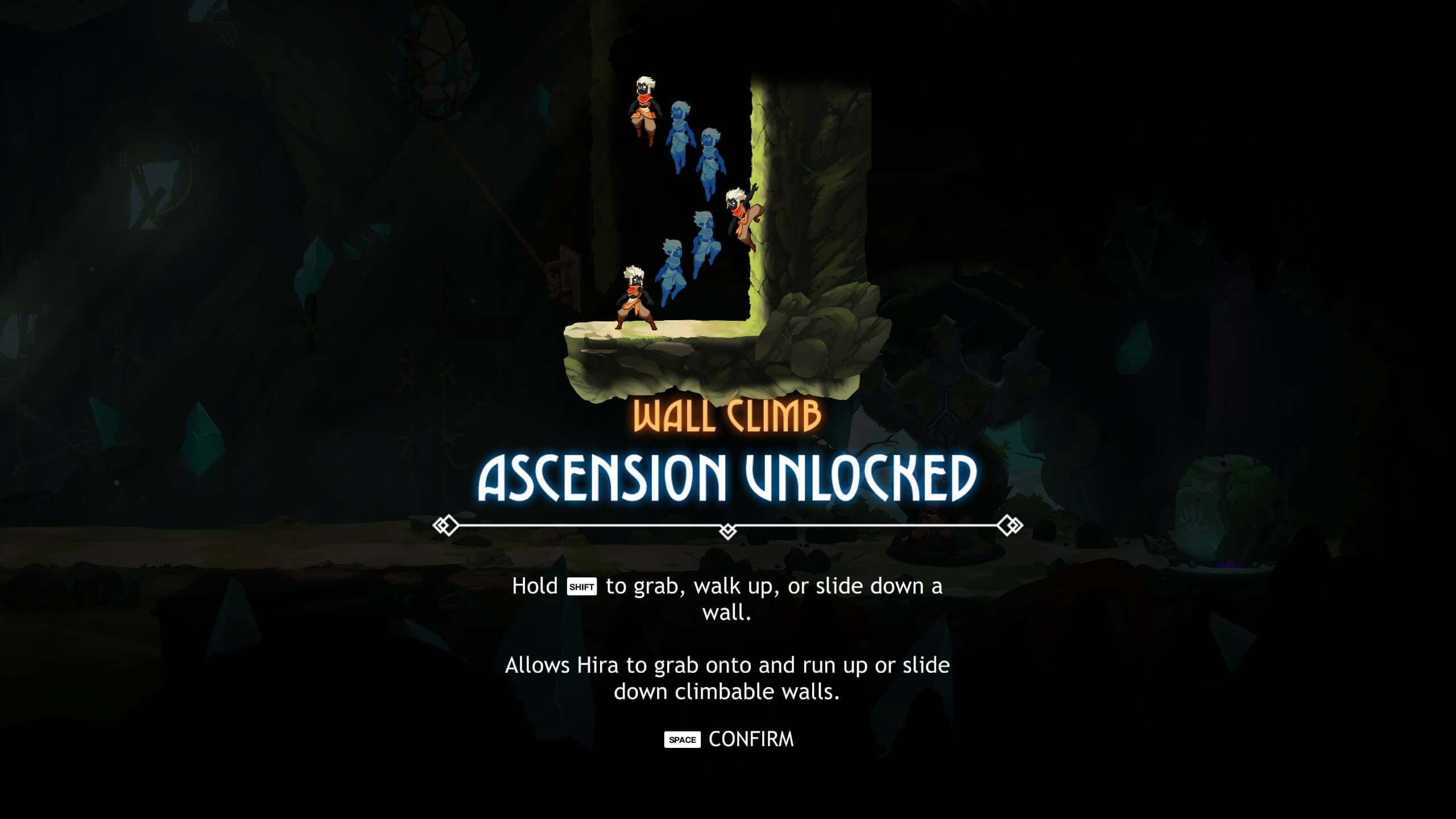Click the wall-climb instruction text line

tap(728, 587)
